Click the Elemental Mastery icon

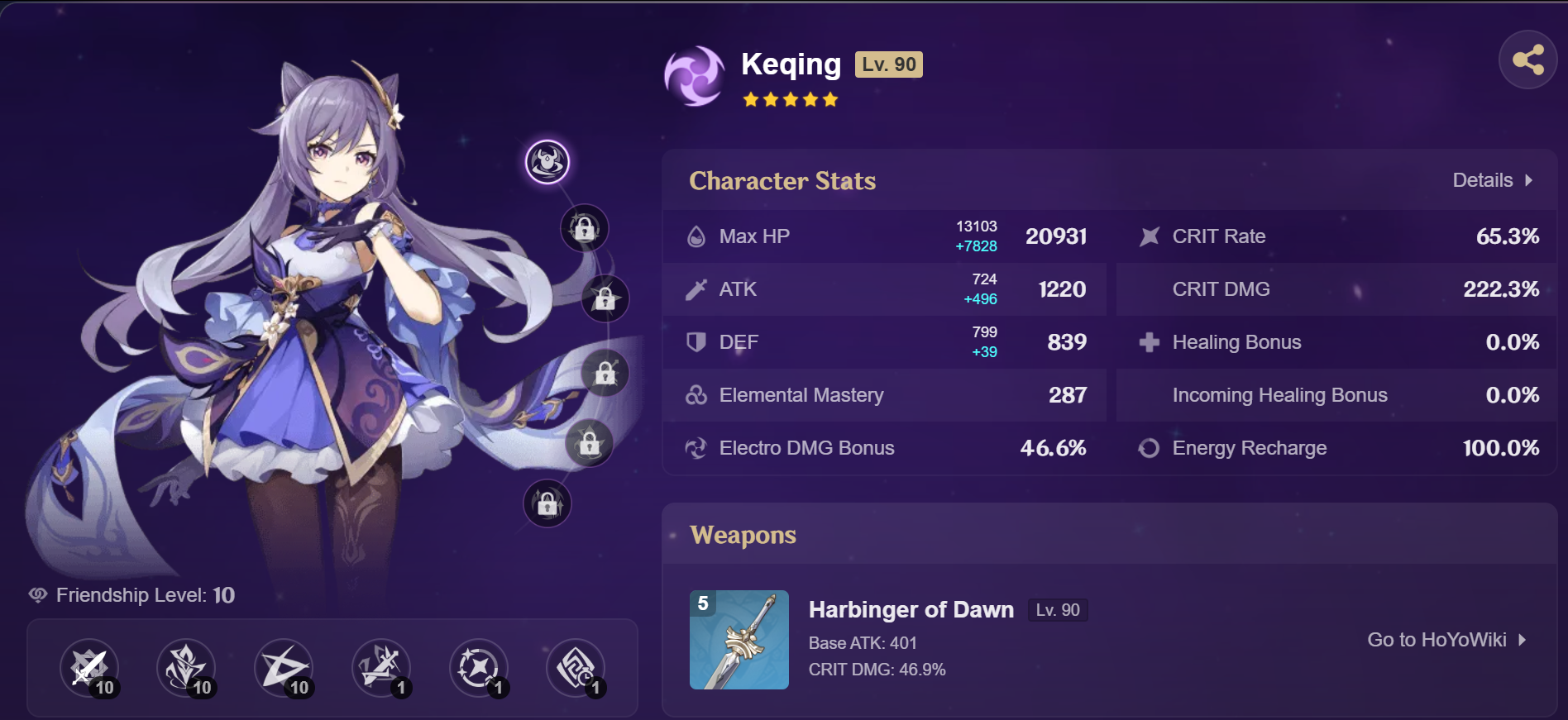697,395
